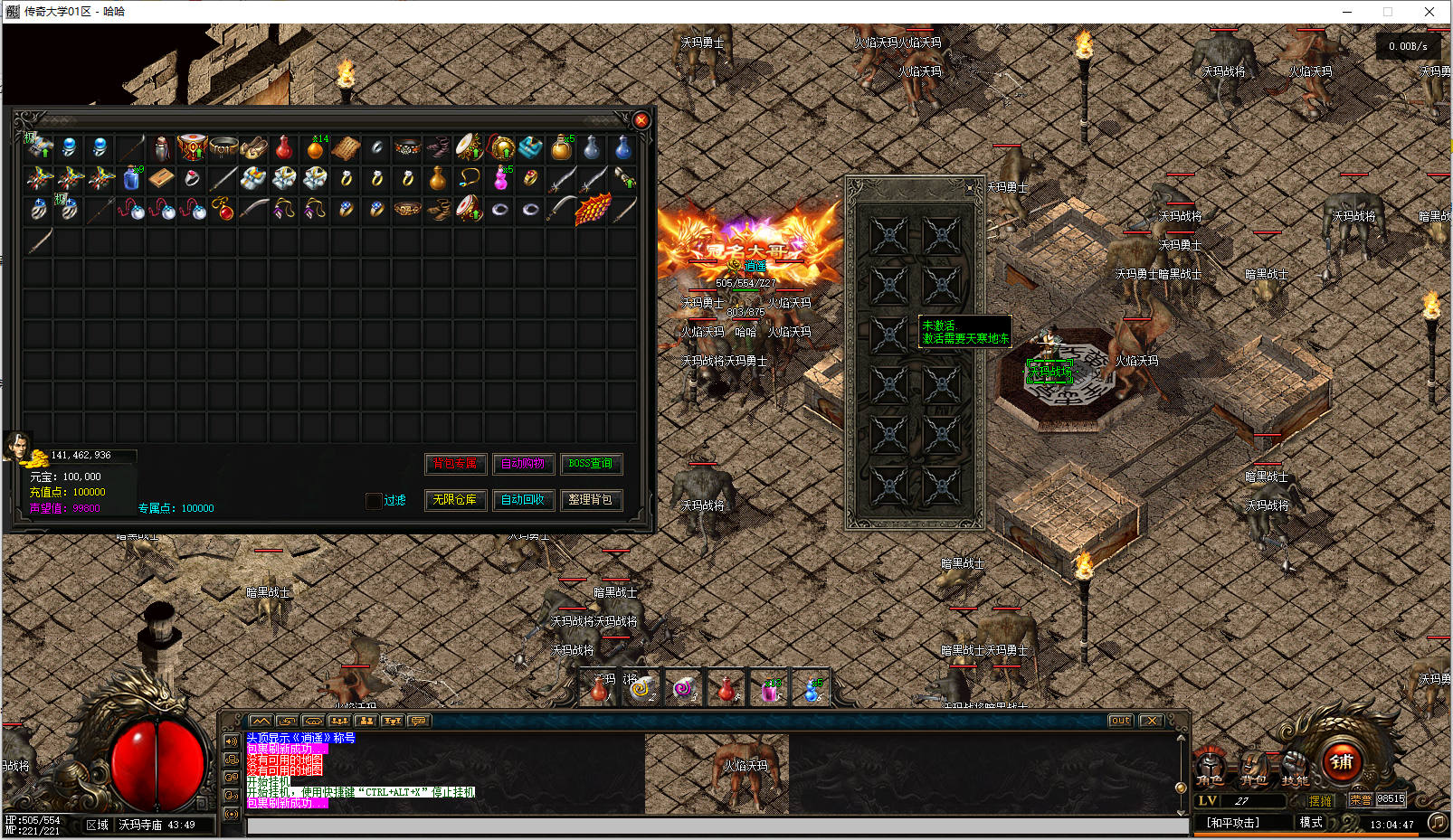Image resolution: width=1453 pixels, height=840 pixels.
Task: Click the 摆摊 stall button
Action: pyautogui.click(x=1320, y=801)
